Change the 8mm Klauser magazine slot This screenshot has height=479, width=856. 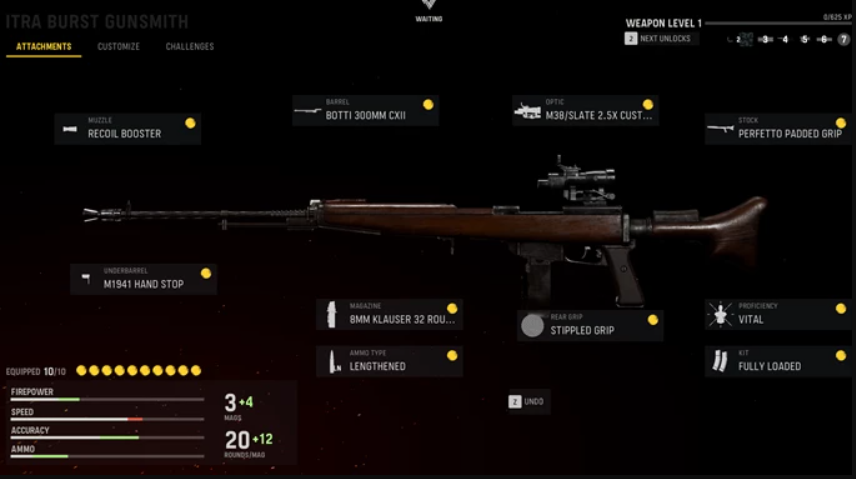pos(389,315)
